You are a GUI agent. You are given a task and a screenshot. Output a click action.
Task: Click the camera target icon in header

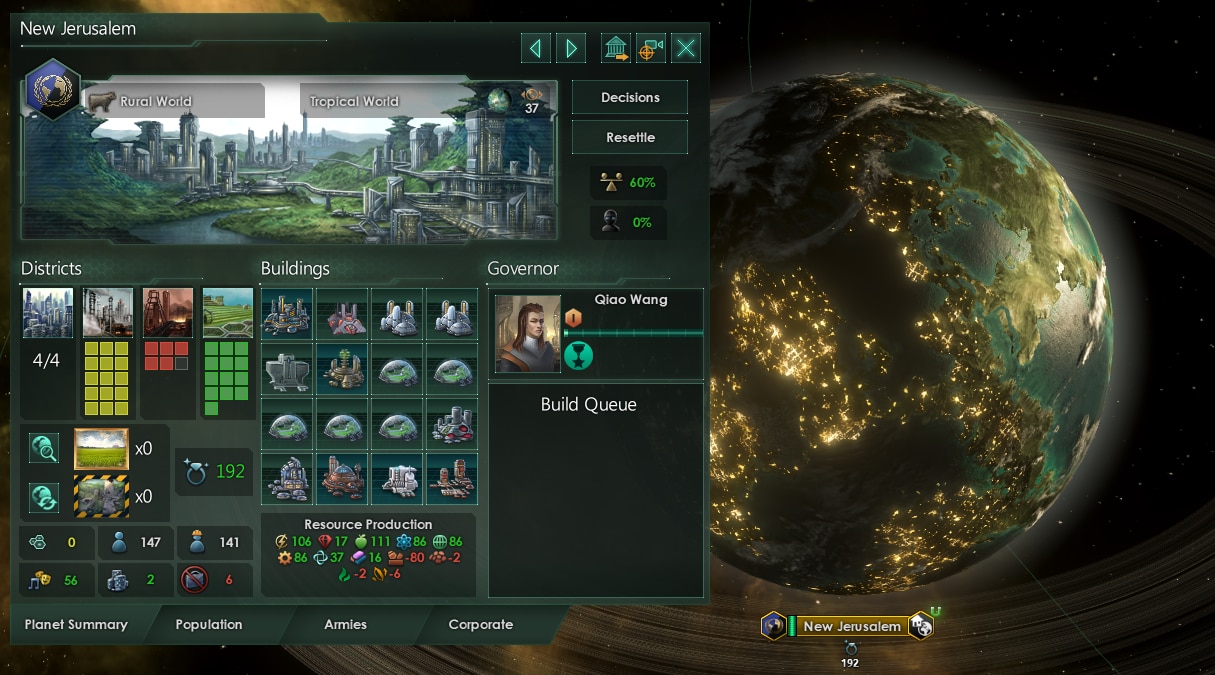651,48
